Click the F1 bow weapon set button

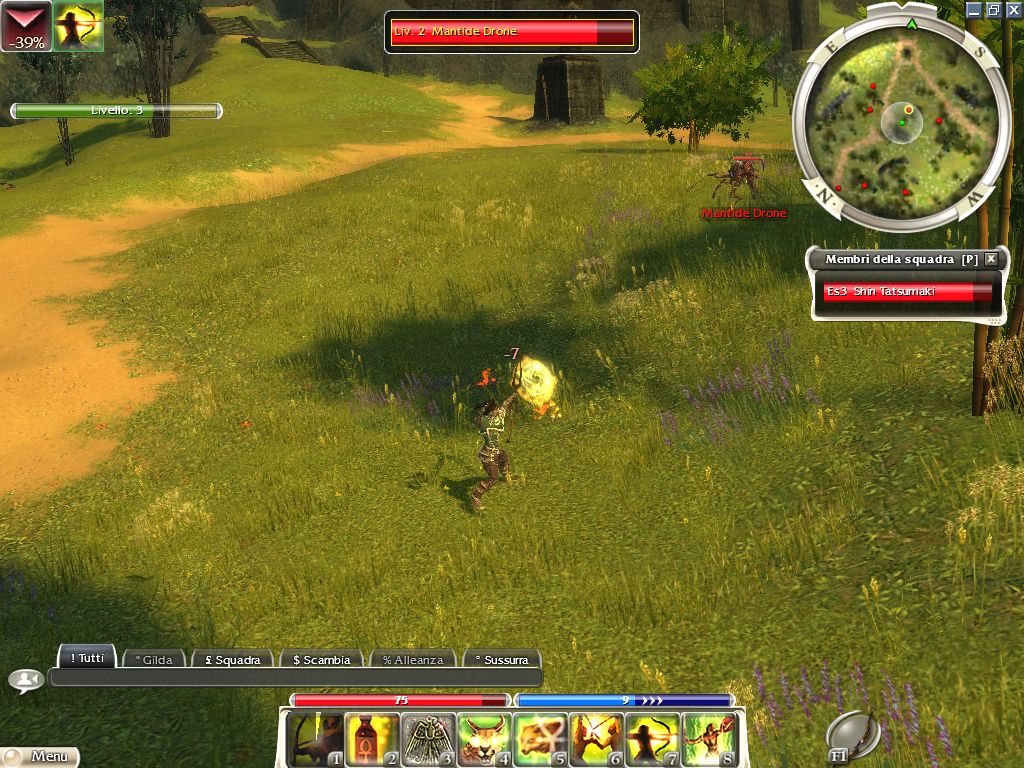click(x=853, y=737)
